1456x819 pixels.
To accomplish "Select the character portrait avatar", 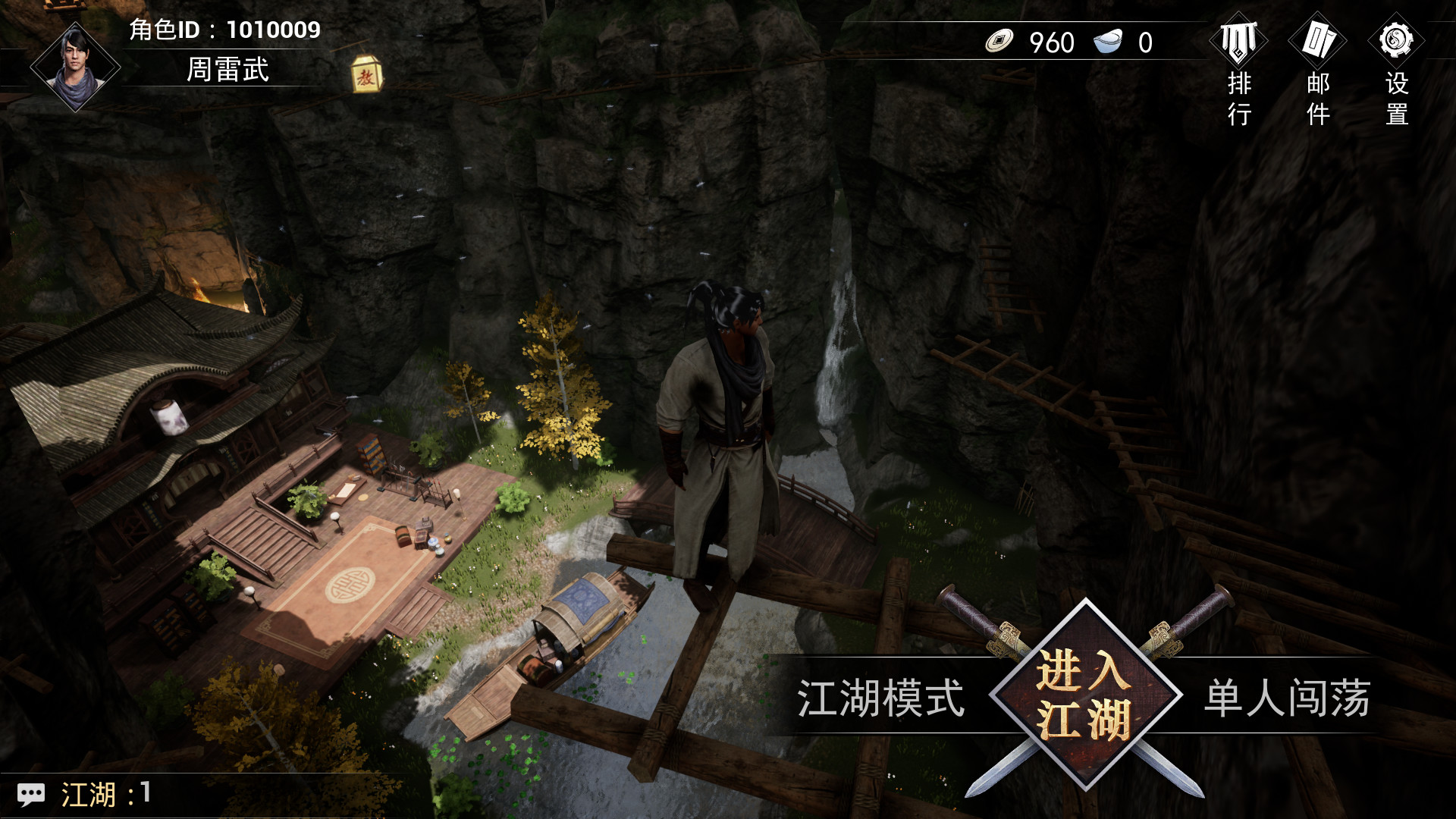I will (76, 67).
